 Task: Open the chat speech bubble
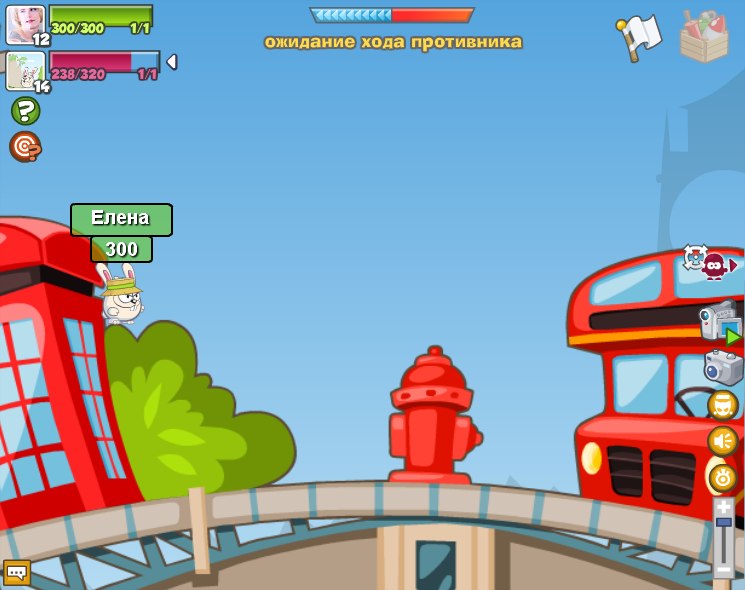[x=17, y=572]
